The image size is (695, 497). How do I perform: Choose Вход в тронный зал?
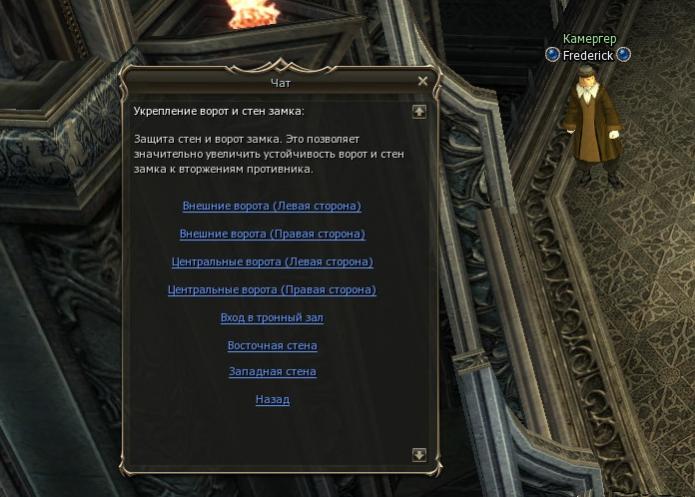coord(272,318)
